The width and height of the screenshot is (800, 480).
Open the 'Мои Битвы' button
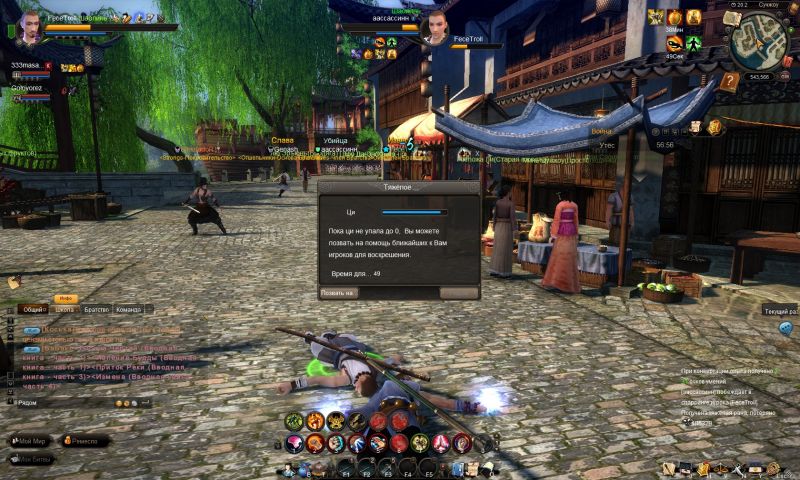pyautogui.click(x=31, y=460)
